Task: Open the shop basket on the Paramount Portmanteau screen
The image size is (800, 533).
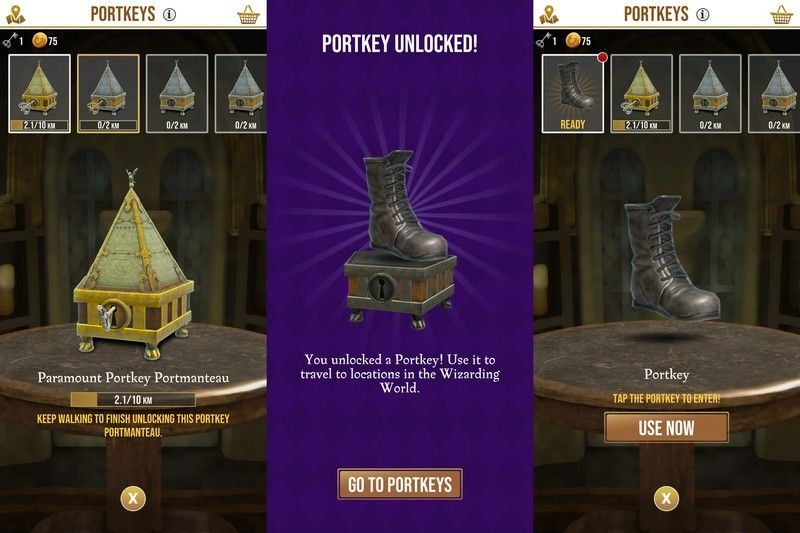Action: pos(248,14)
